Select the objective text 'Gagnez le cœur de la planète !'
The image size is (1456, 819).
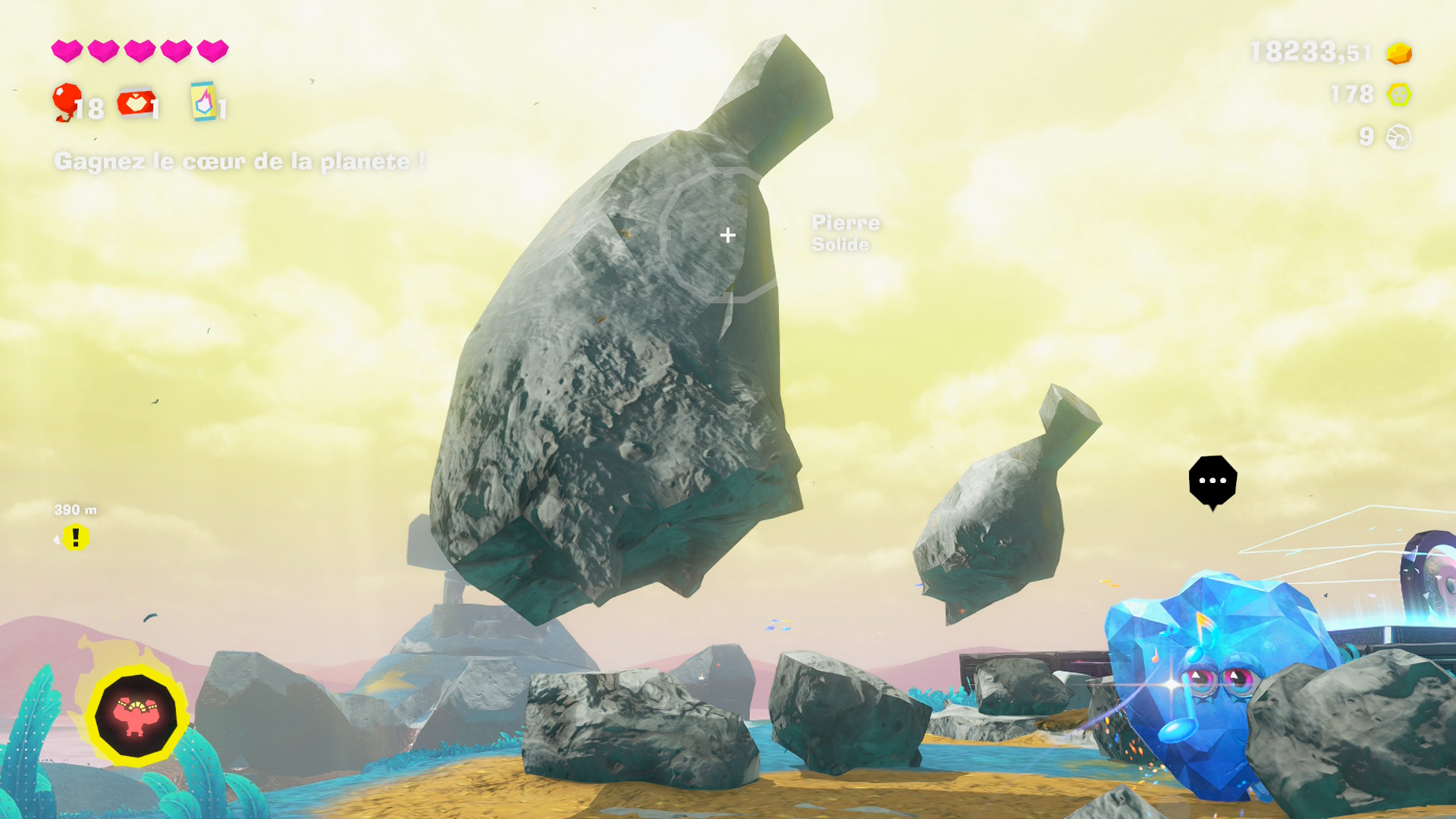pos(240,162)
